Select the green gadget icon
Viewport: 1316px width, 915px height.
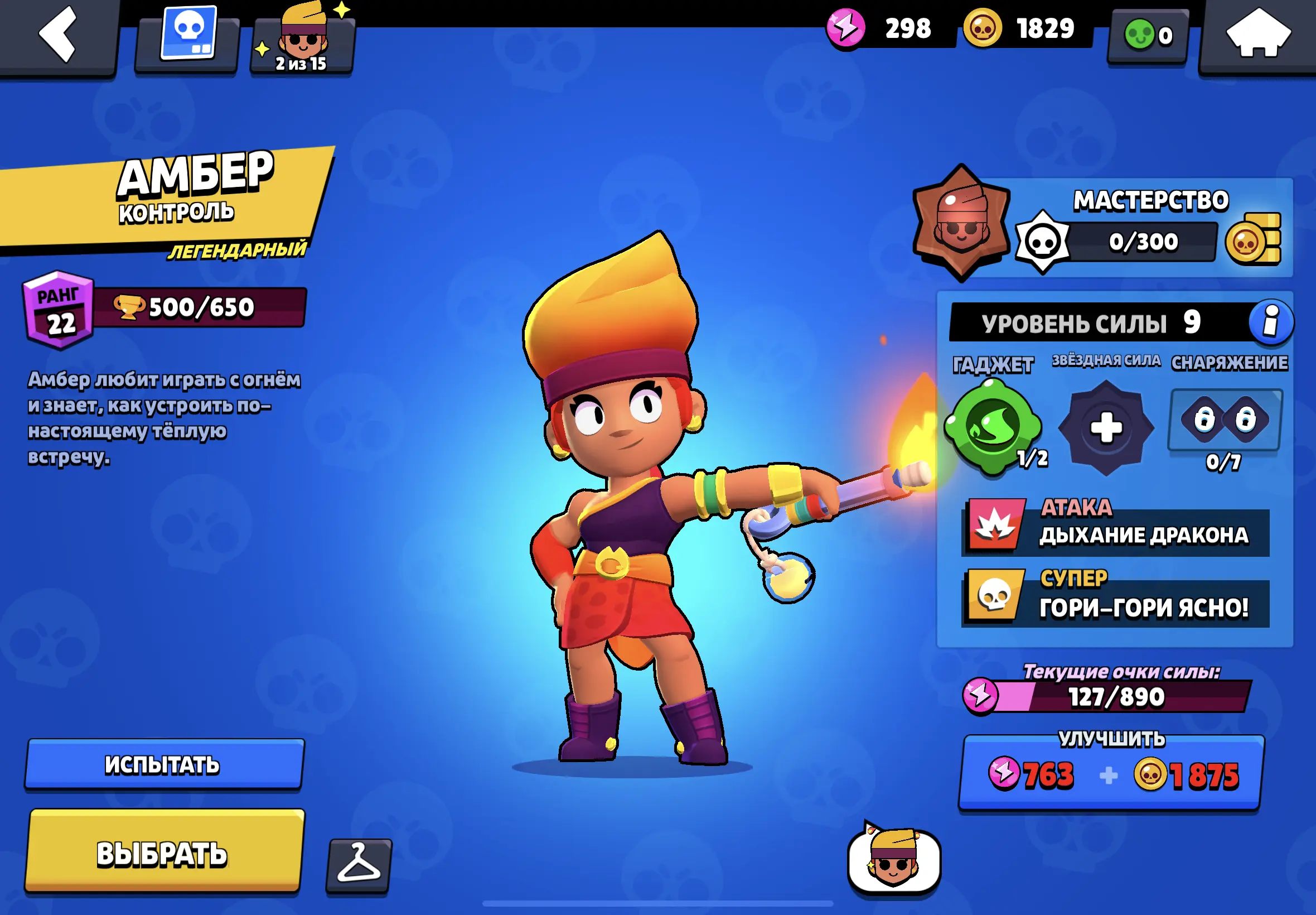993,428
